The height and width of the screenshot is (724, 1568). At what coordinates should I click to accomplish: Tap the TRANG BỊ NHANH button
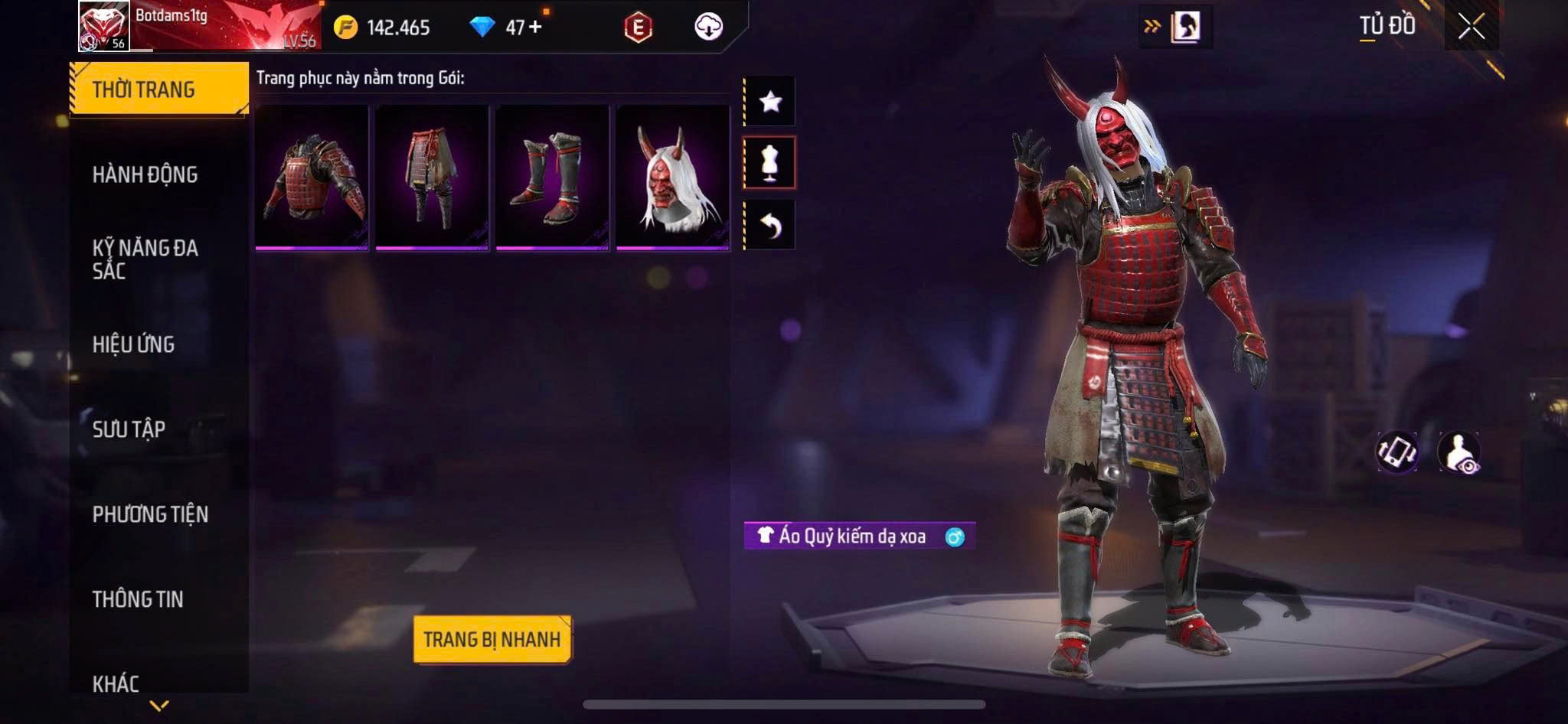tap(492, 639)
